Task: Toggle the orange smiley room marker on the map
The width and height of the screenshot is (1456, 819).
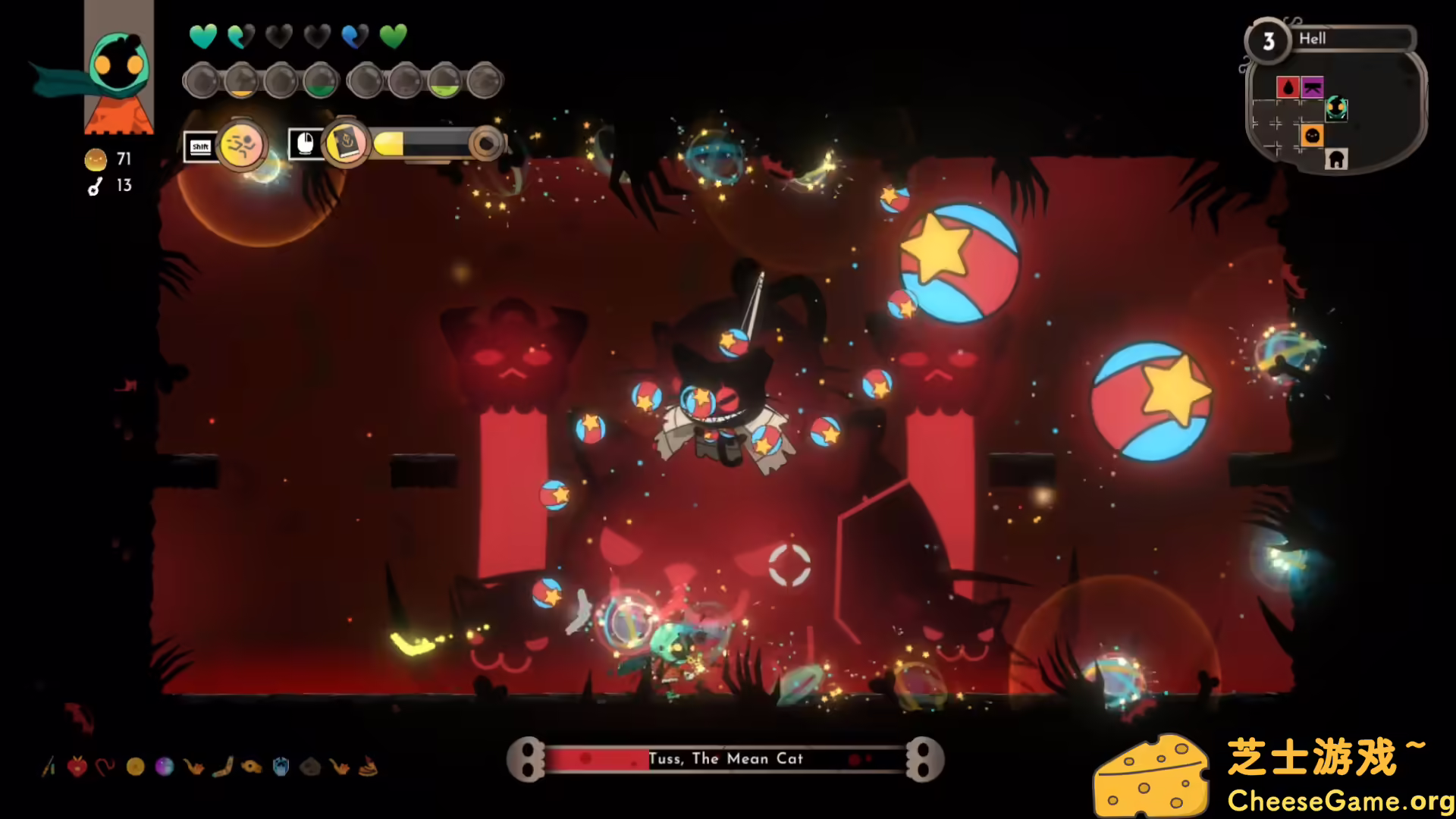Action: 1313,136
